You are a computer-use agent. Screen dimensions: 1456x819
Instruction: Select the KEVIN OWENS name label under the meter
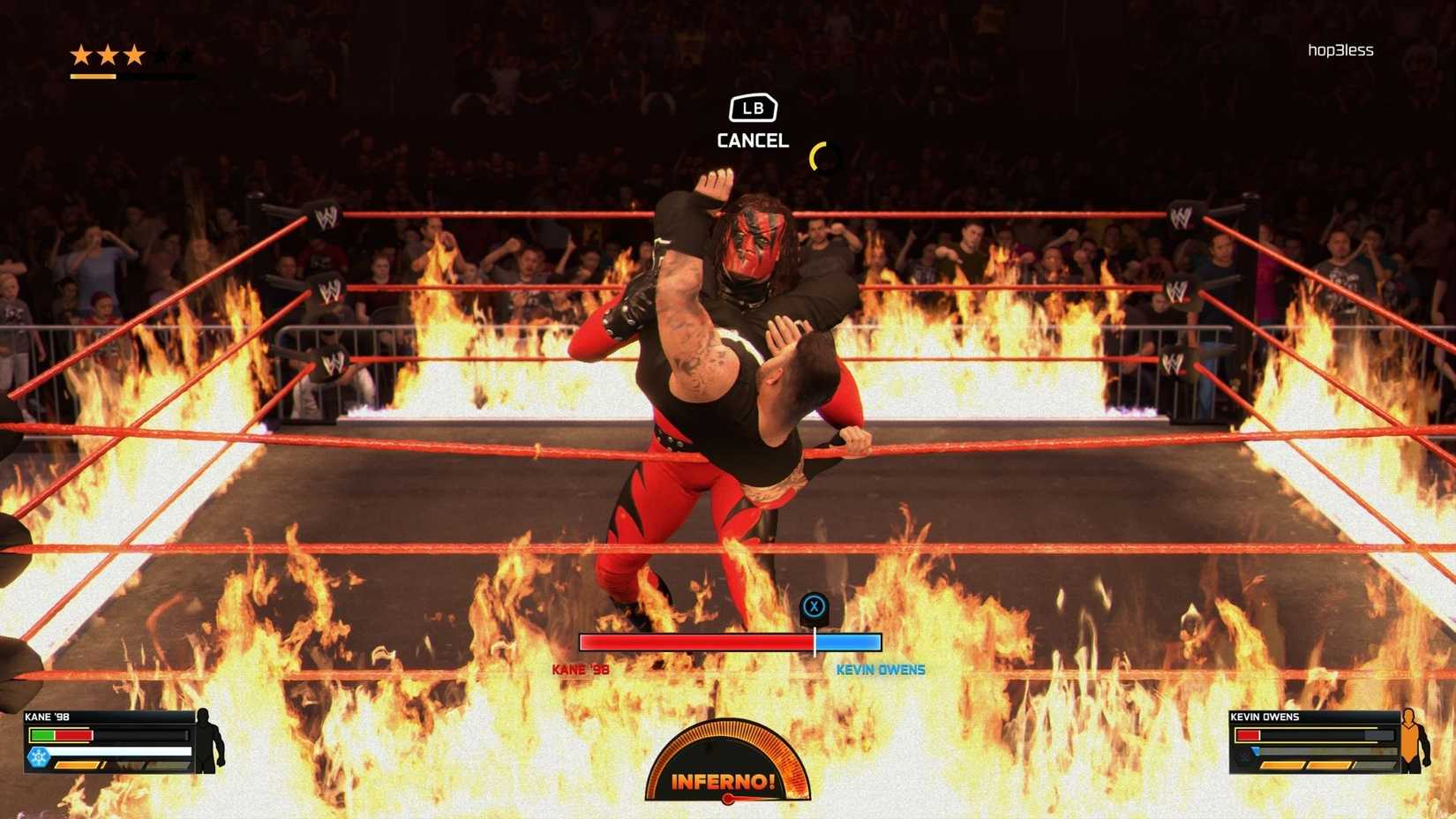tap(882, 670)
